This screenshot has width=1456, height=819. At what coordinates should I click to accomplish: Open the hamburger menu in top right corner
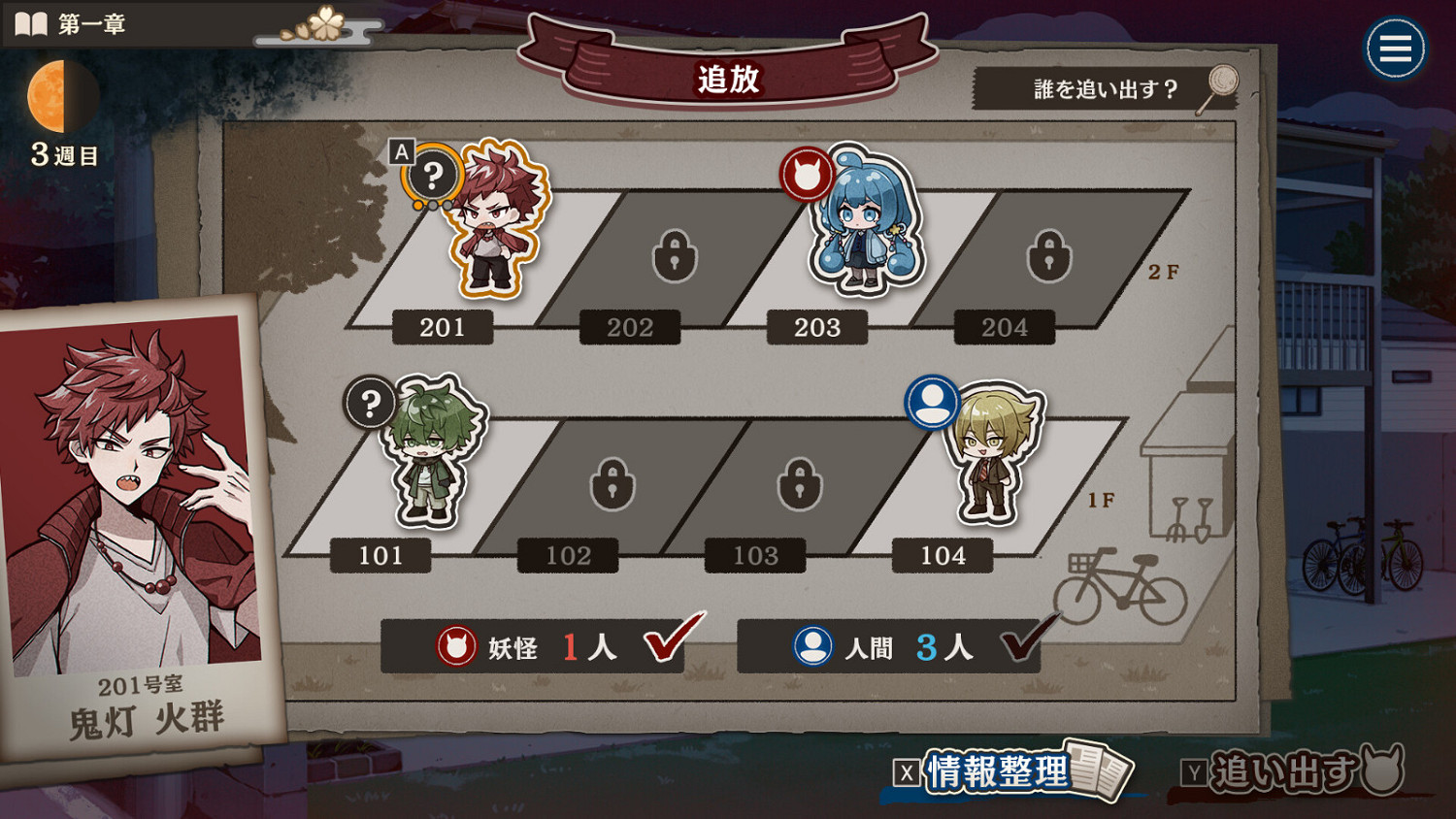pos(1395,49)
